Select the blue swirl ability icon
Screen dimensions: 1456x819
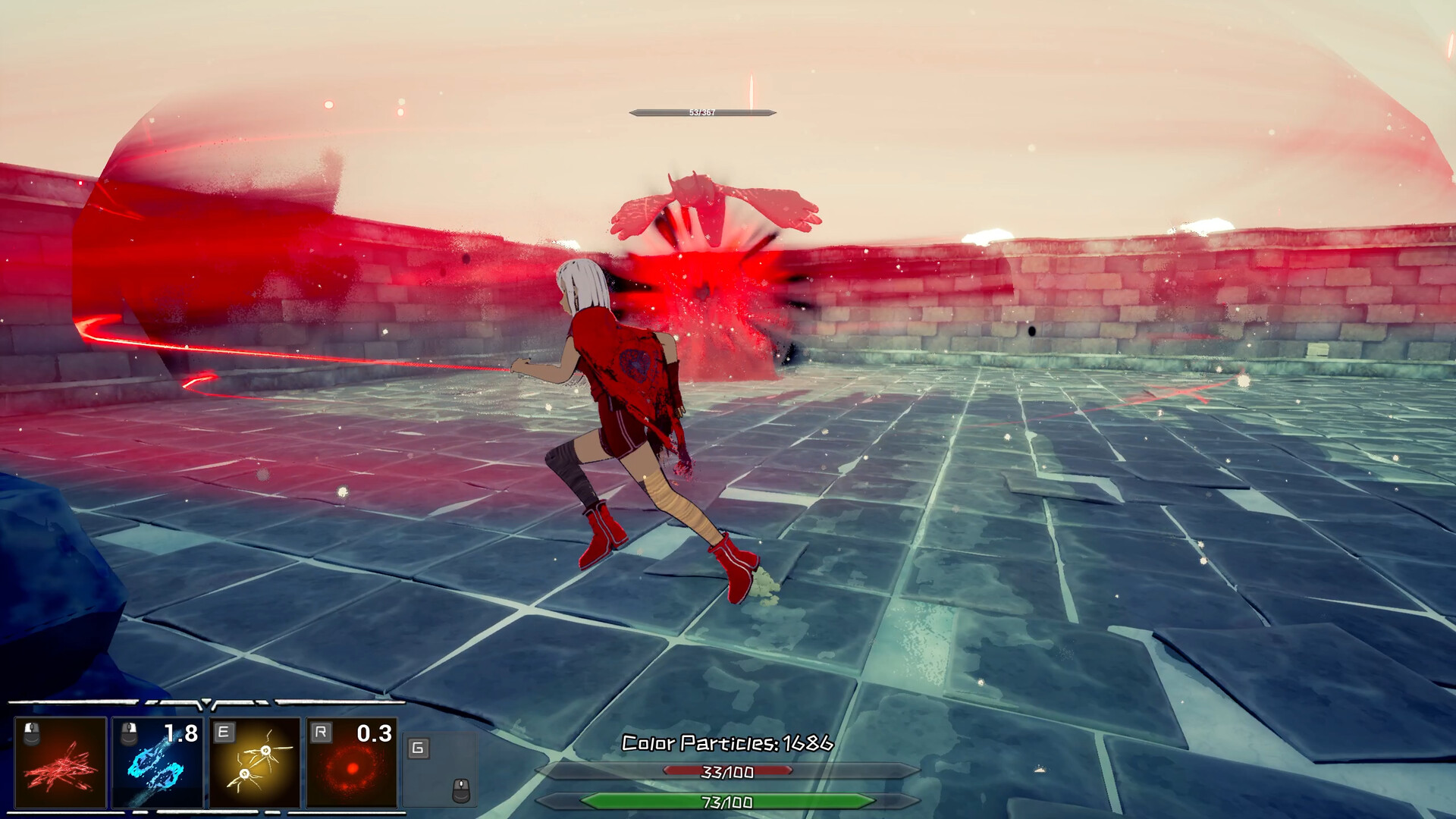pyautogui.click(x=158, y=762)
